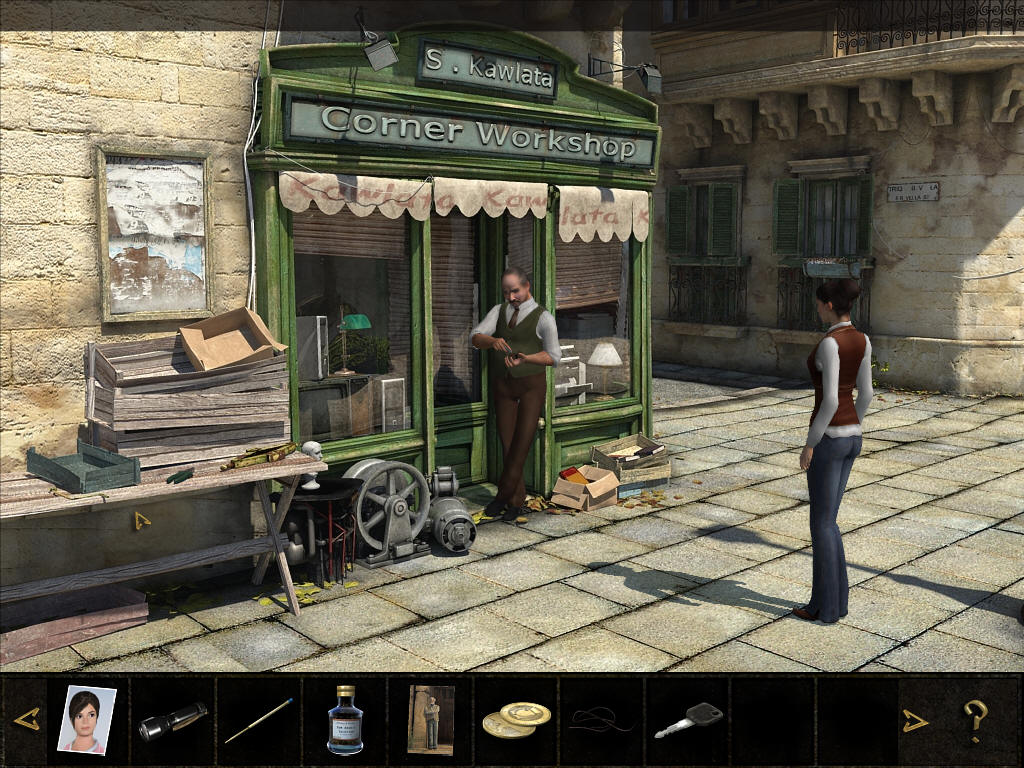This screenshot has height=768, width=1024.
Task: Select the black string item
Action: click(x=601, y=720)
